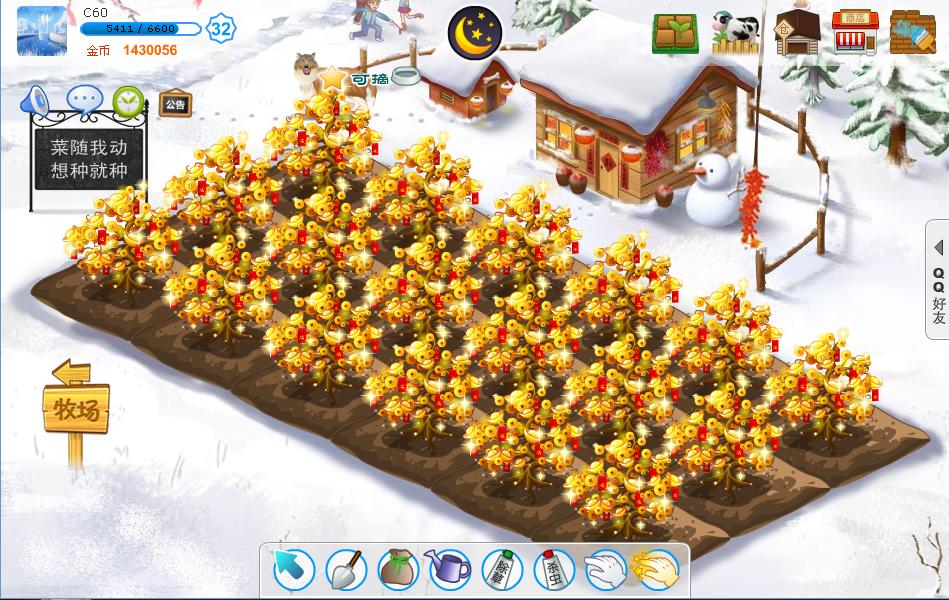Screen dimensions: 949x600
Task: Open the red-awning shop
Action: (x=855, y=33)
